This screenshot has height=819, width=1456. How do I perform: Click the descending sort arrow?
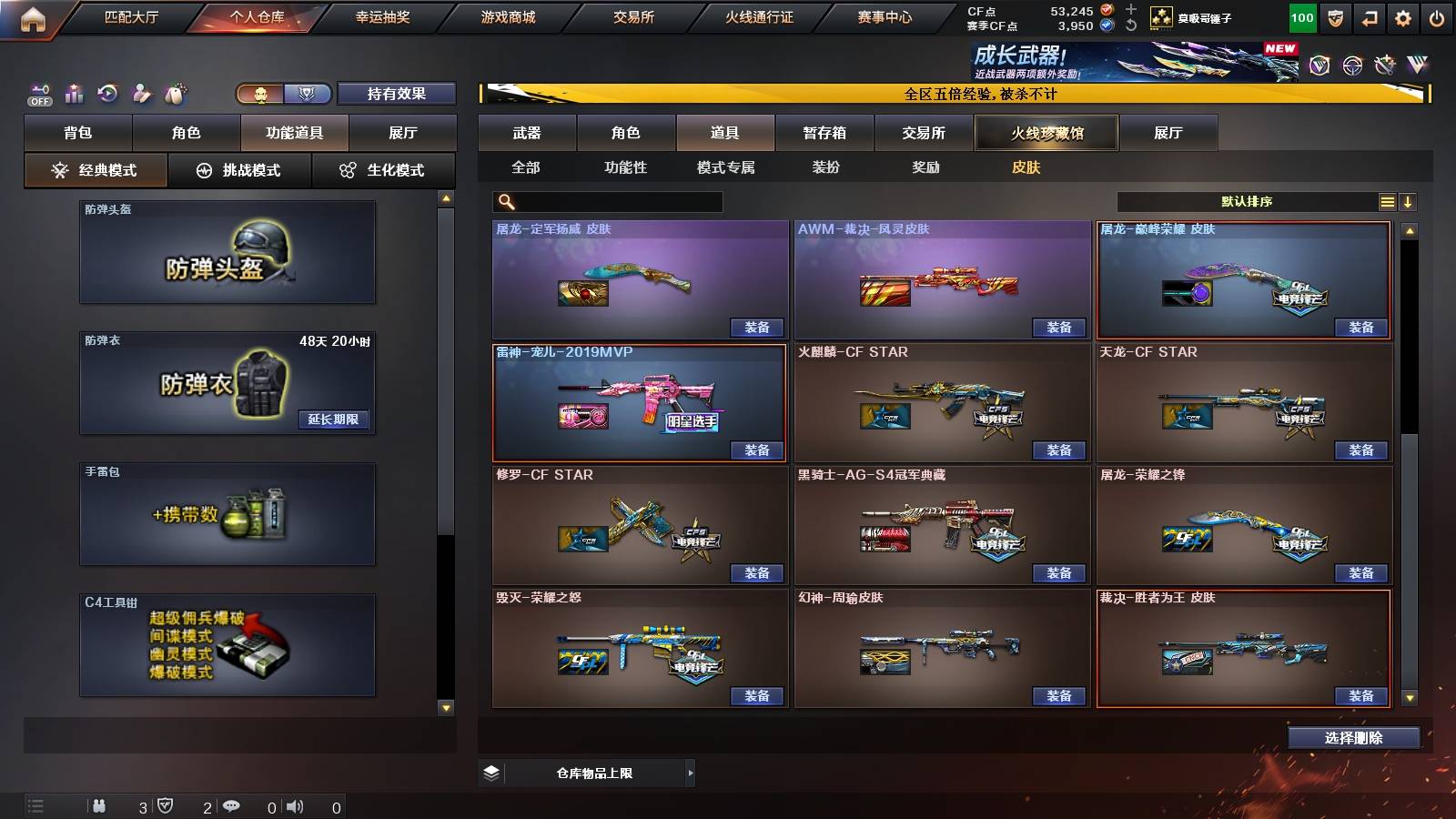click(1409, 201)
